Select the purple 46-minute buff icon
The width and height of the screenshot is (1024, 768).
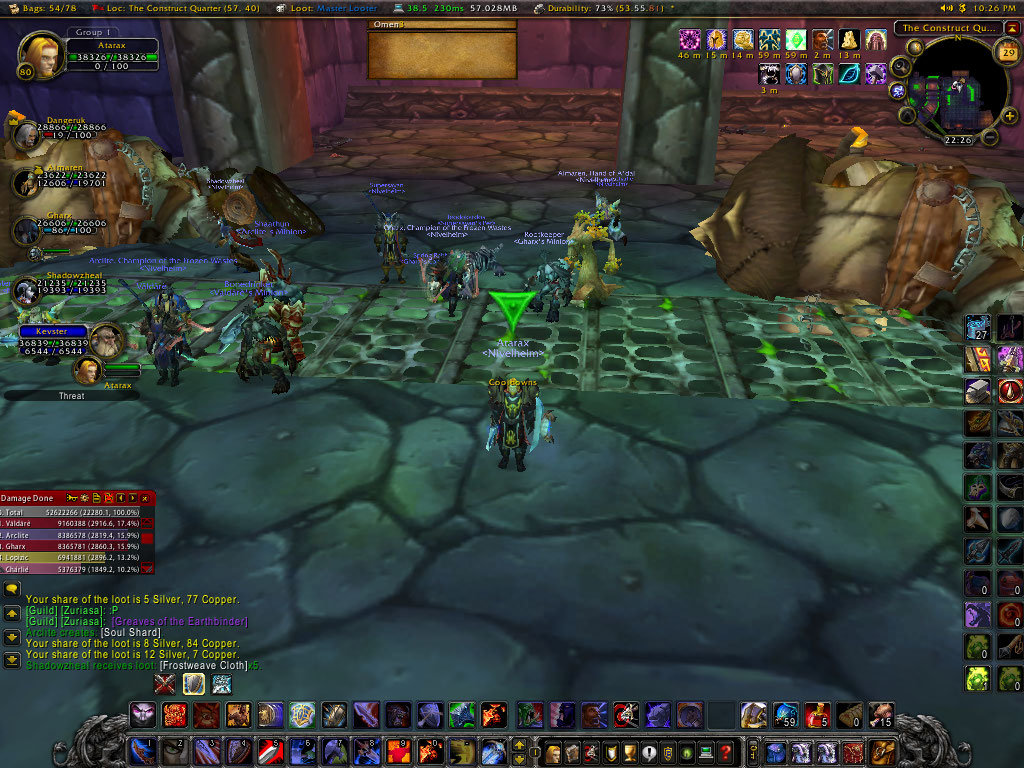pyautogui.click(x=689, y=40)
